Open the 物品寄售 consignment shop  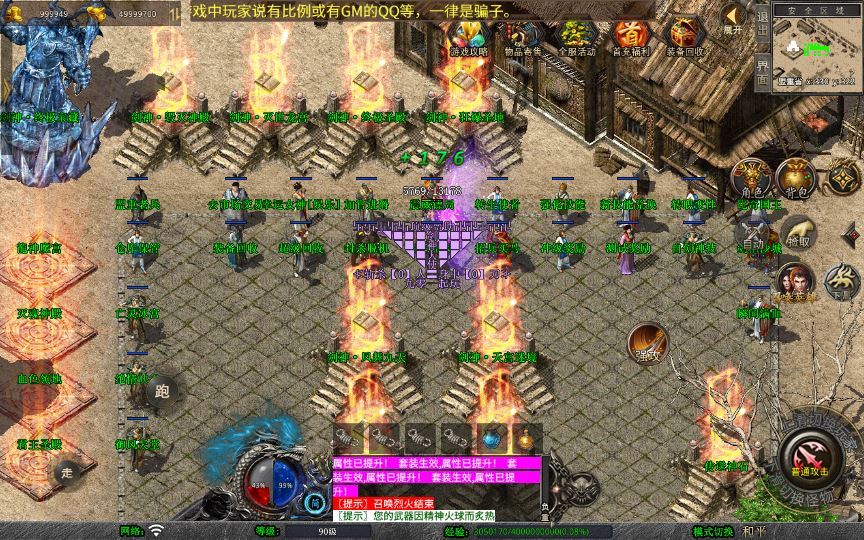(x=522, y=38)
